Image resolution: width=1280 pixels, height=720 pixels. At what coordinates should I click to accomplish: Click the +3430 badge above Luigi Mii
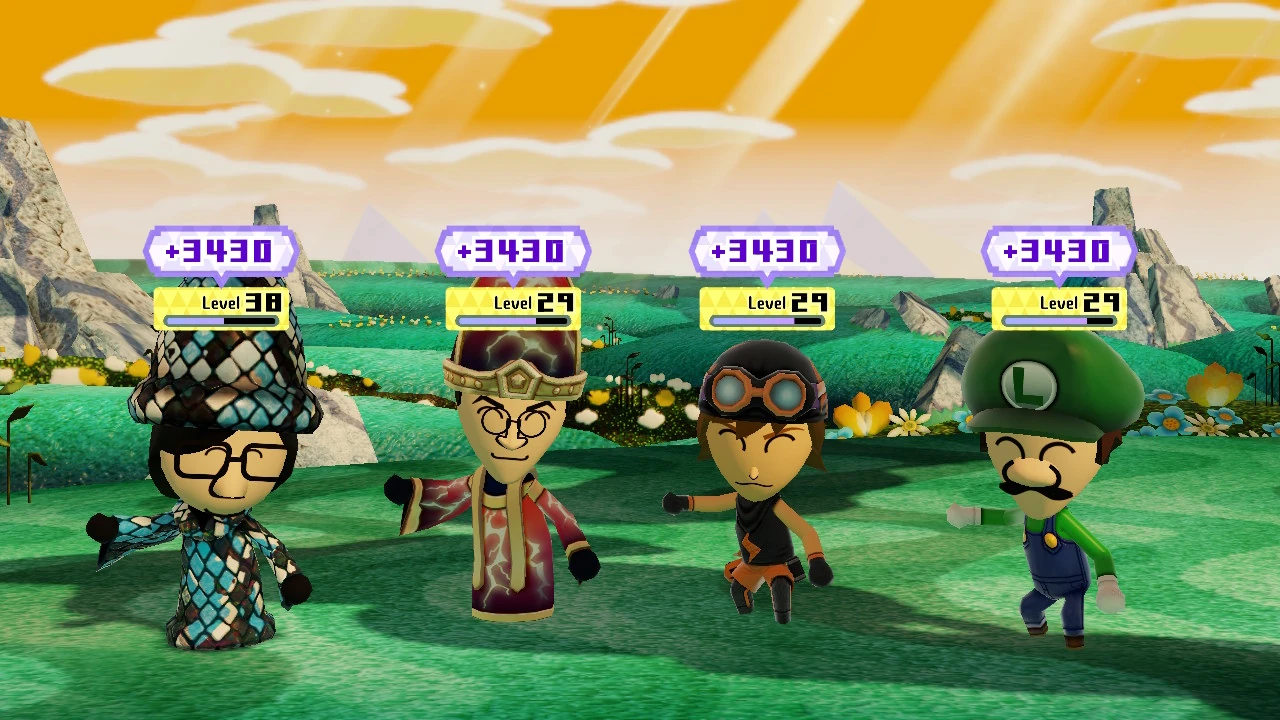coord(1058,251)
